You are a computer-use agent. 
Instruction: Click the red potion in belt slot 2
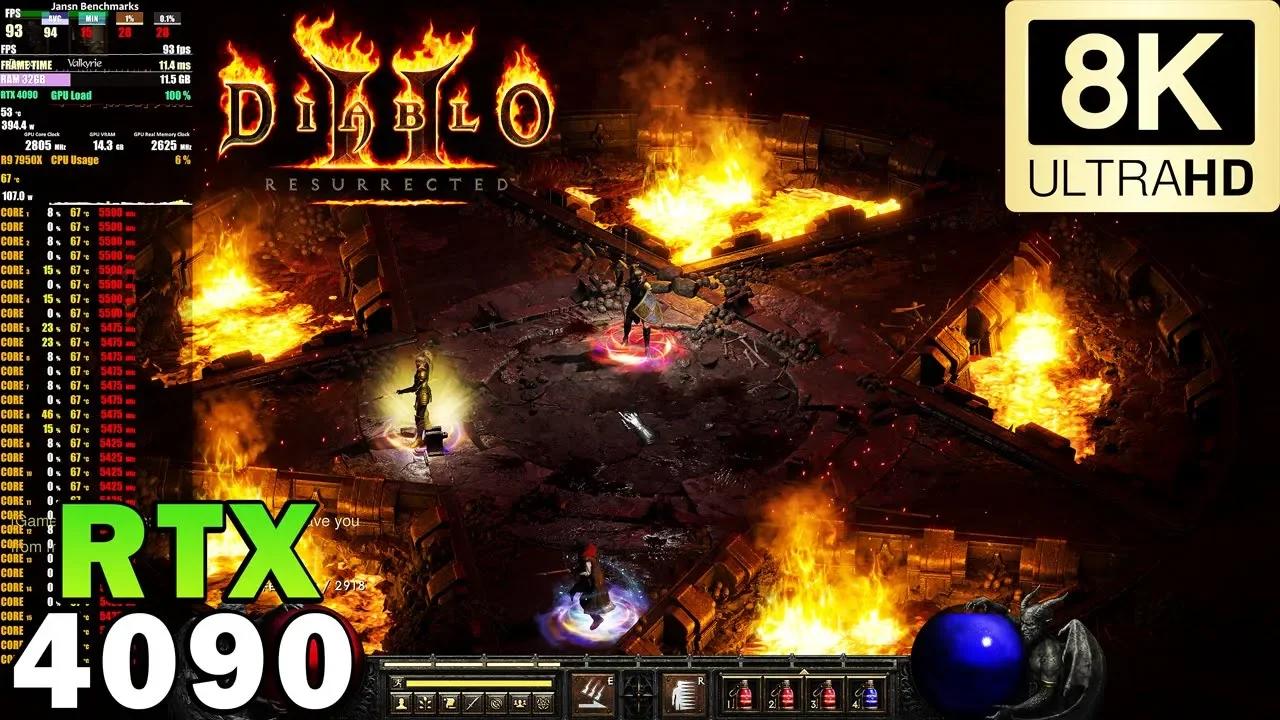(x=788, y=697)
